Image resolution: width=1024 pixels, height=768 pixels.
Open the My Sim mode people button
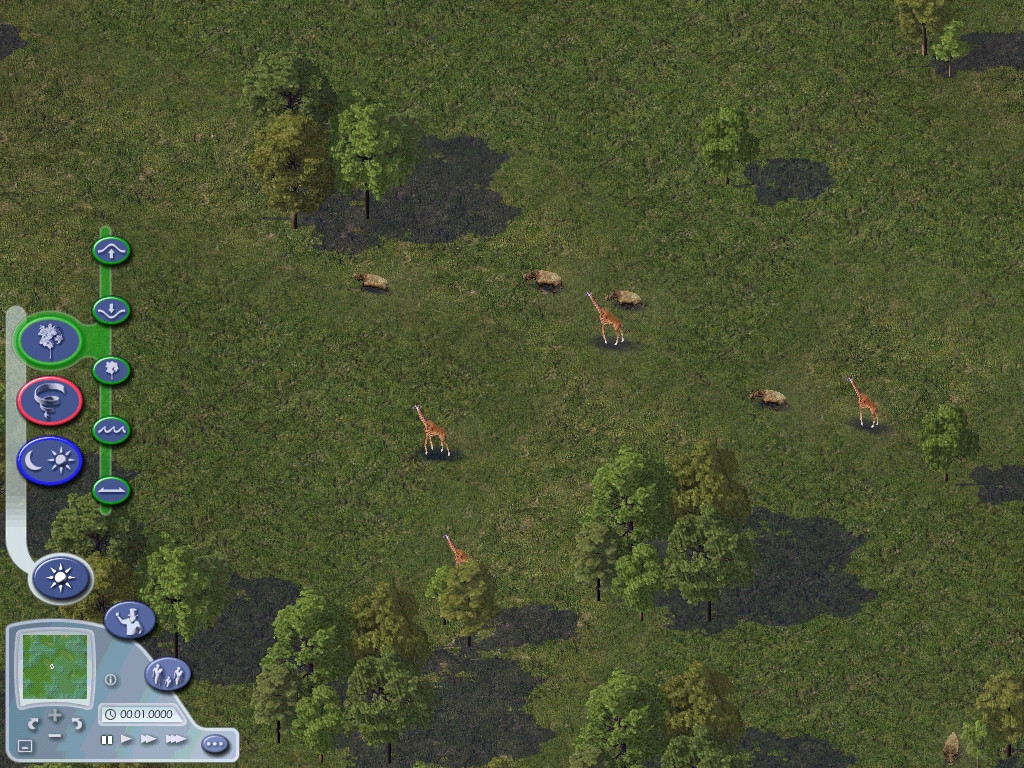pyautogui.click(x=168, y=674)
